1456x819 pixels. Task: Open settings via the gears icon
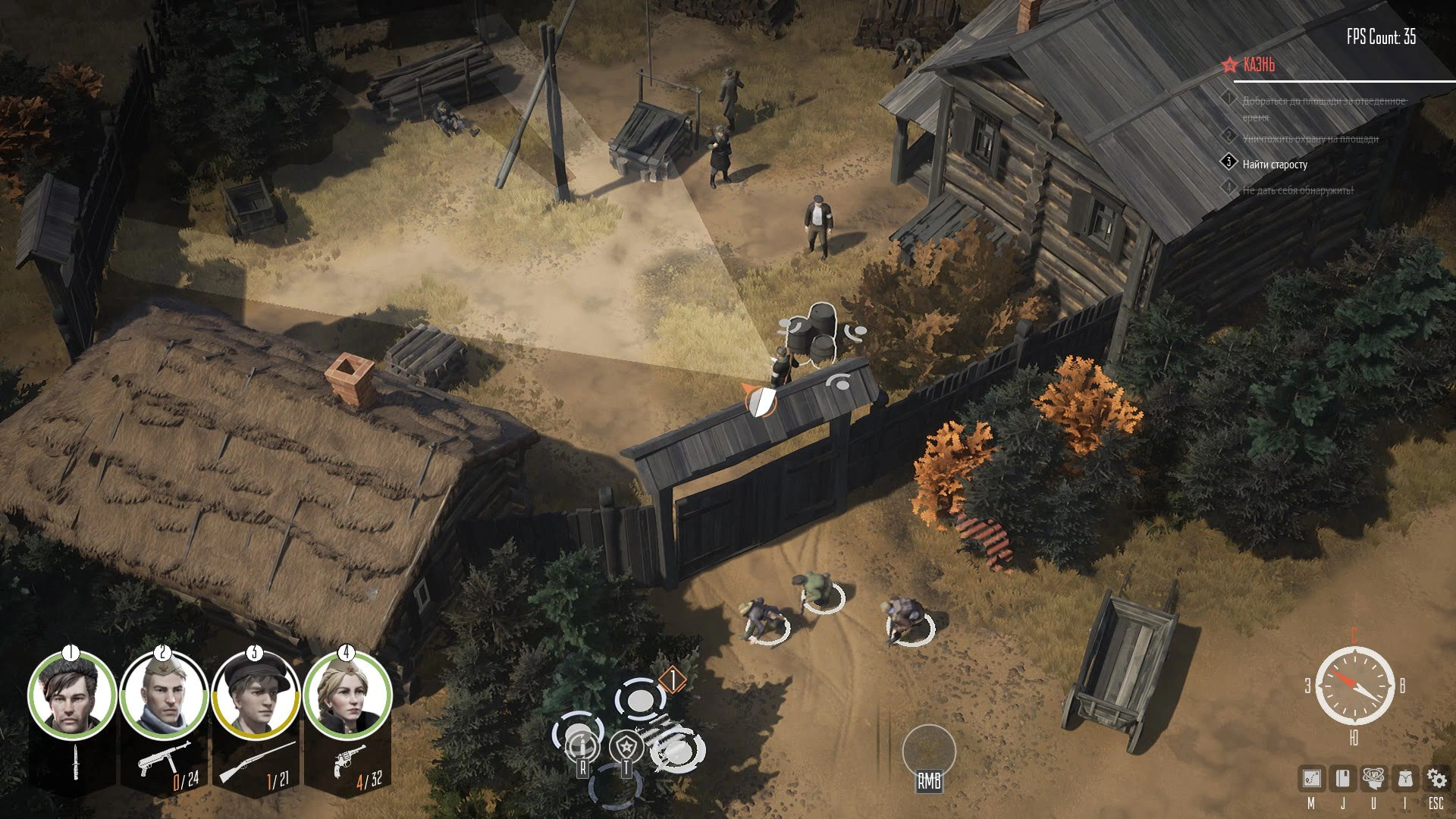(1436, 778)
